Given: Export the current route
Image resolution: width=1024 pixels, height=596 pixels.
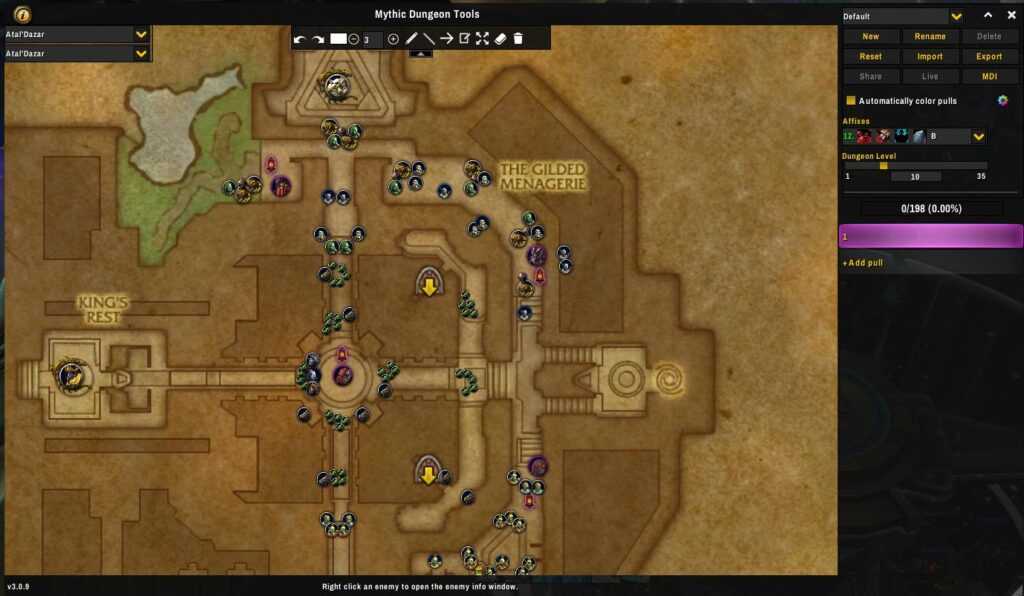Looking at the screenshot, I should 989,57.
